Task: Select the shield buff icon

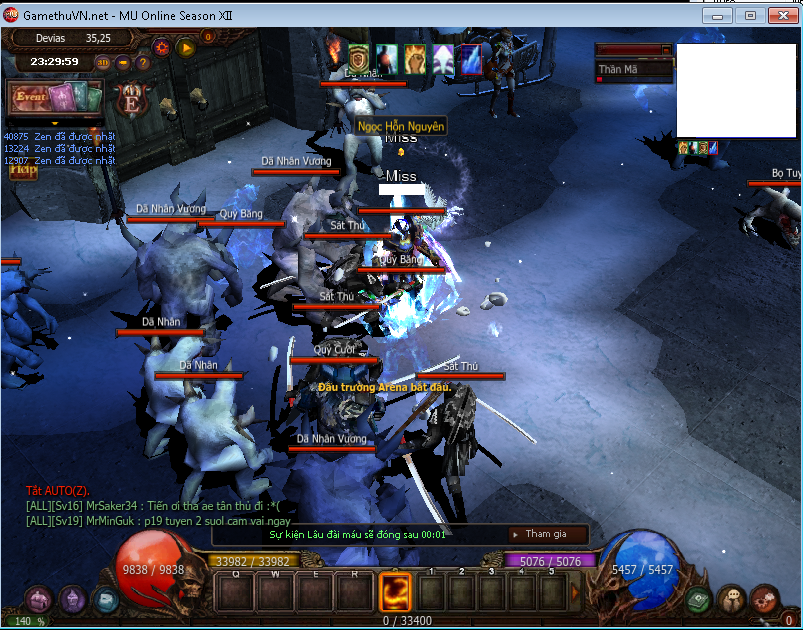Action: 359,57
